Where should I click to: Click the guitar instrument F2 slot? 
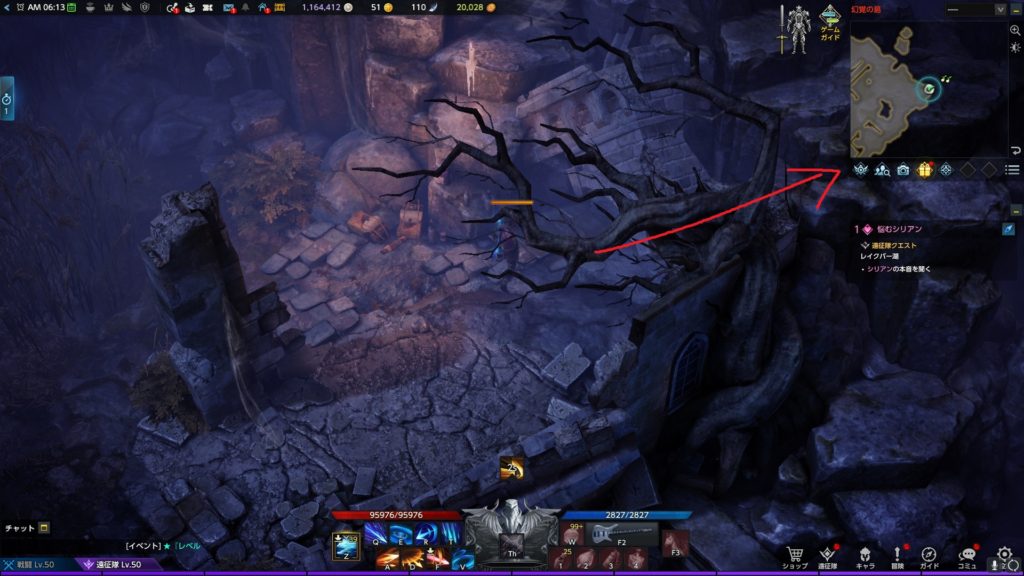click(x=612, y=534)
